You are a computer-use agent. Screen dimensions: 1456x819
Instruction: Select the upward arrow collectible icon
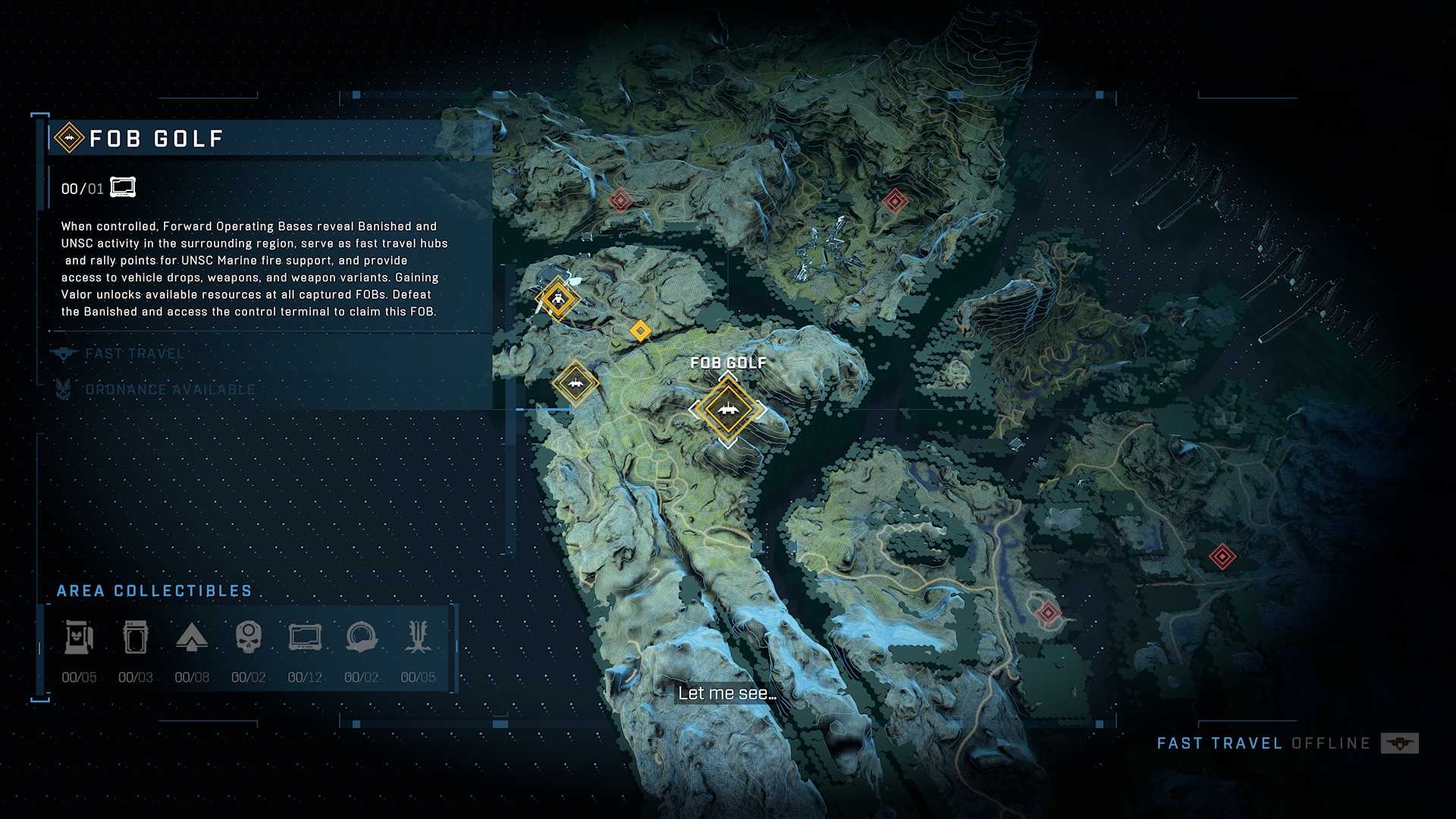(x=192, y=638)
